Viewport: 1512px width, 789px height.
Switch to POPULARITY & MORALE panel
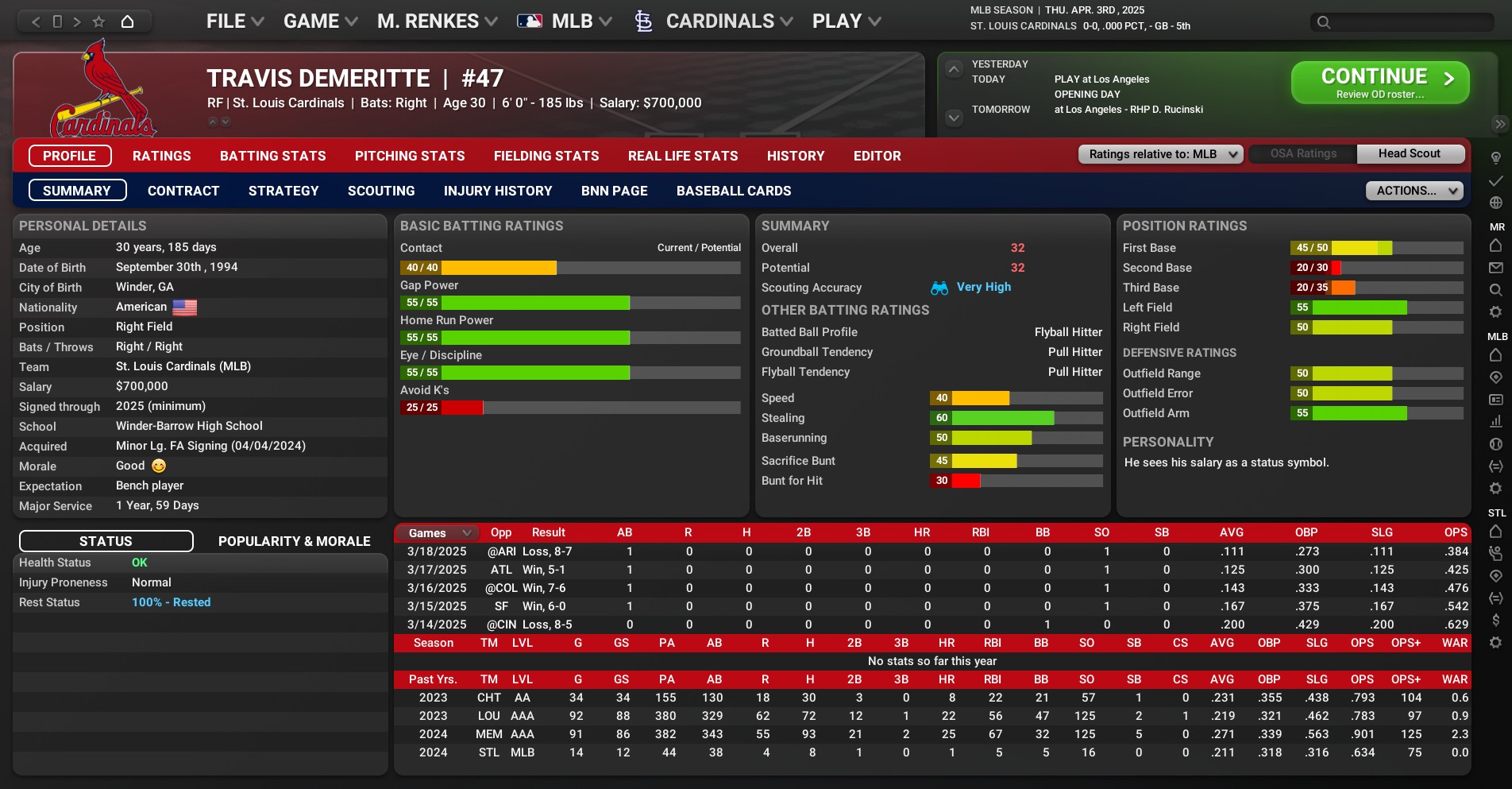click(294, 541)
